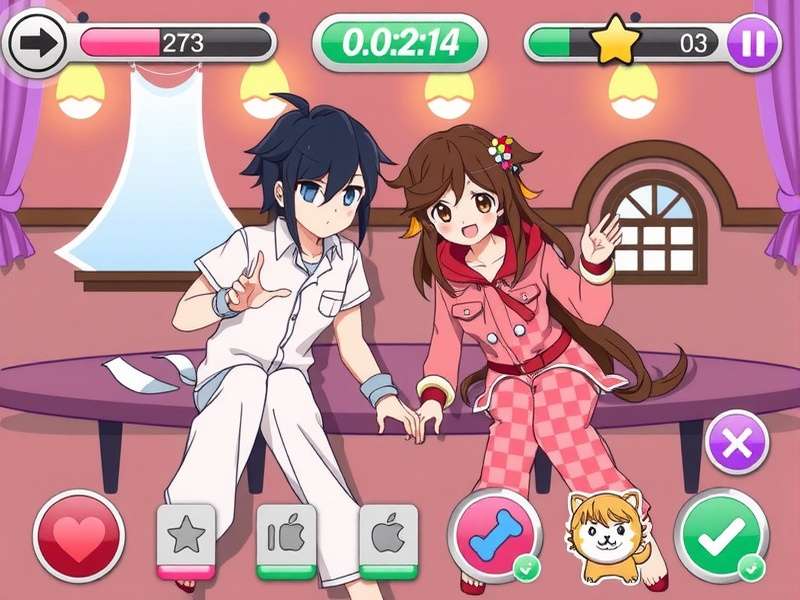Viewport: 800px width, 600px height.
Task: Pick the apple tile with a vertical bar
Action: tap(287, 537)
